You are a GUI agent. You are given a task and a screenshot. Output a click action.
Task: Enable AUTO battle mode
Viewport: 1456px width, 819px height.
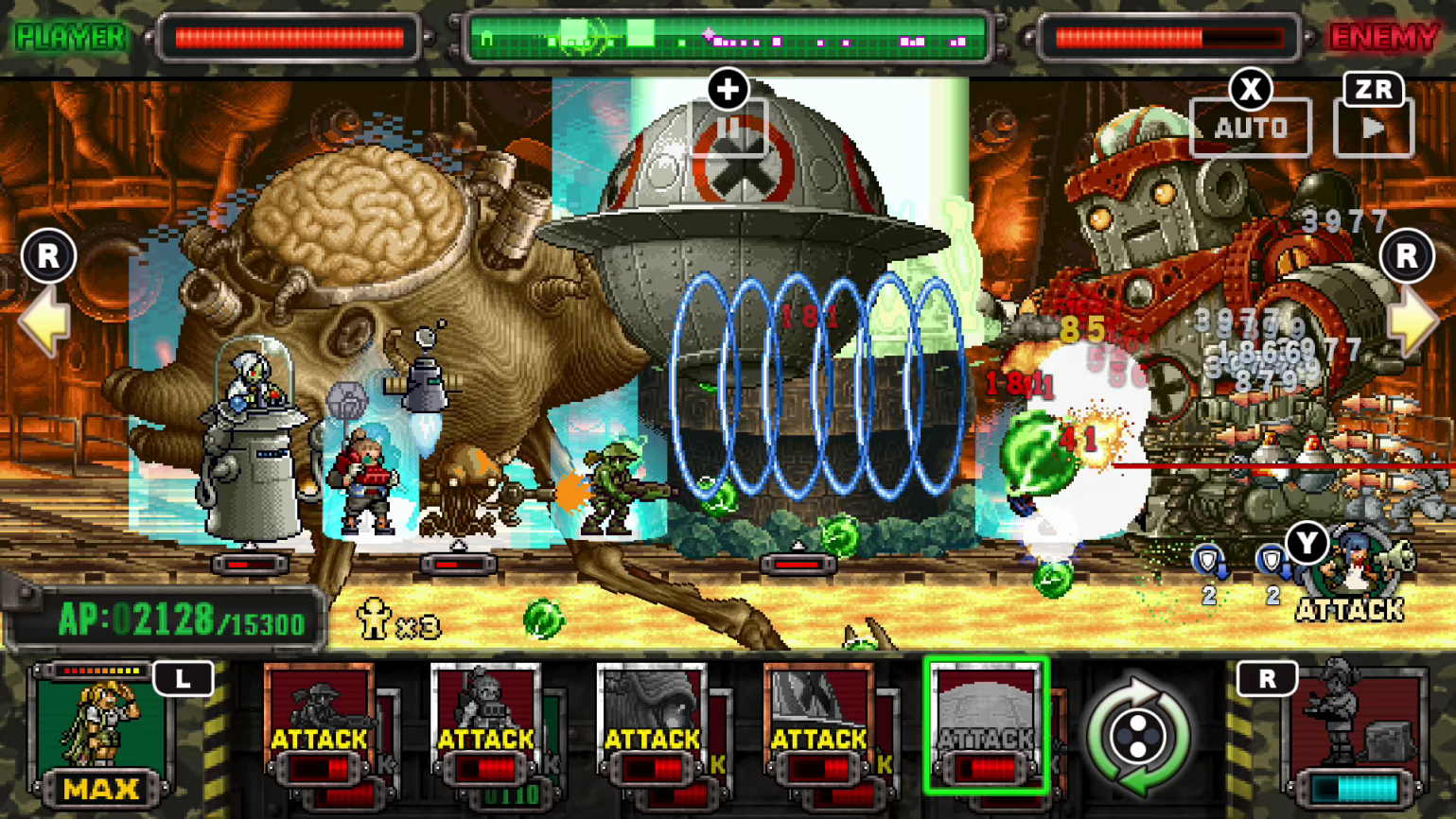point(1250,126)
